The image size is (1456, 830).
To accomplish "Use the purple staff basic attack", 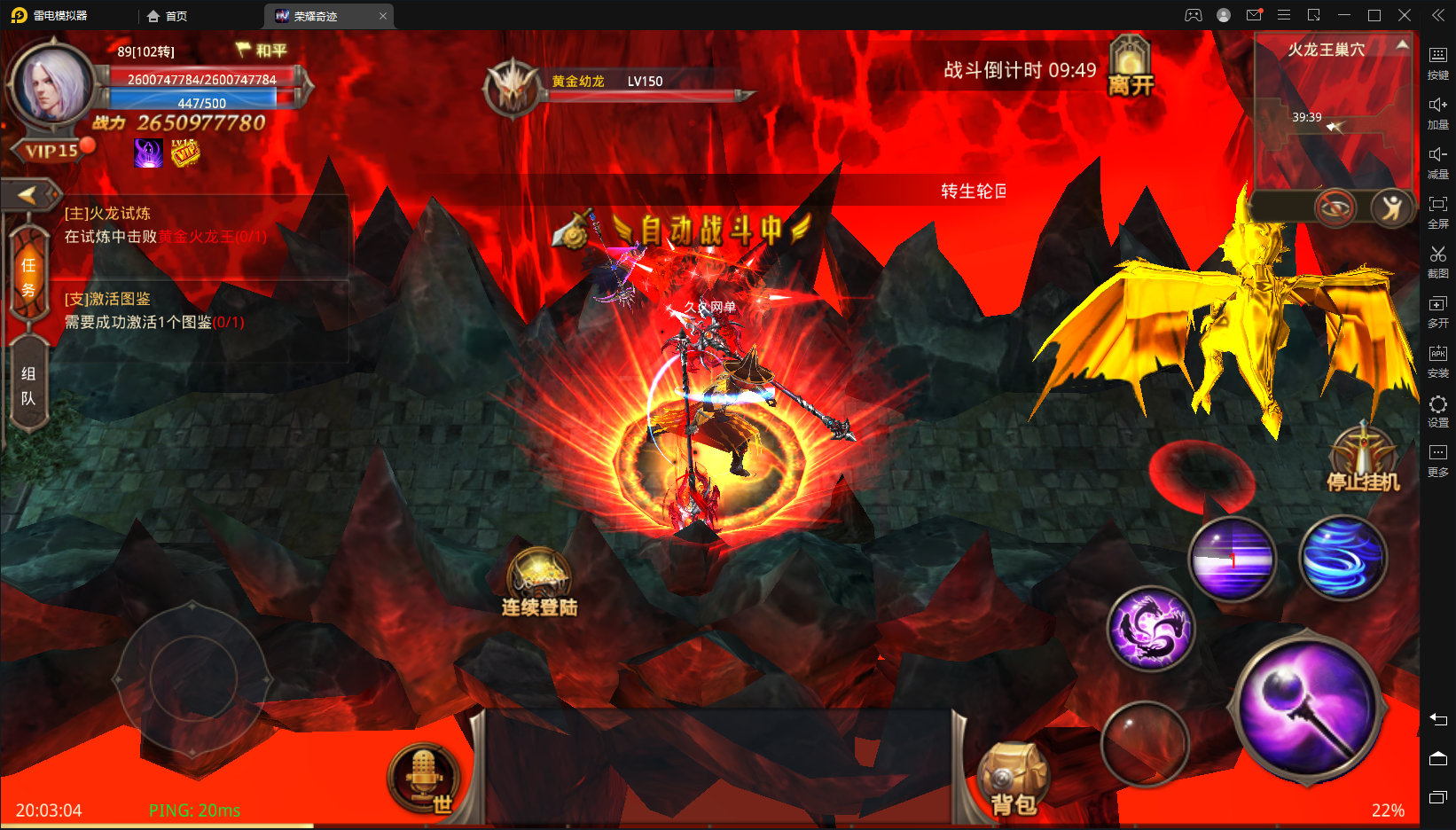I will tap(1307, 707).
